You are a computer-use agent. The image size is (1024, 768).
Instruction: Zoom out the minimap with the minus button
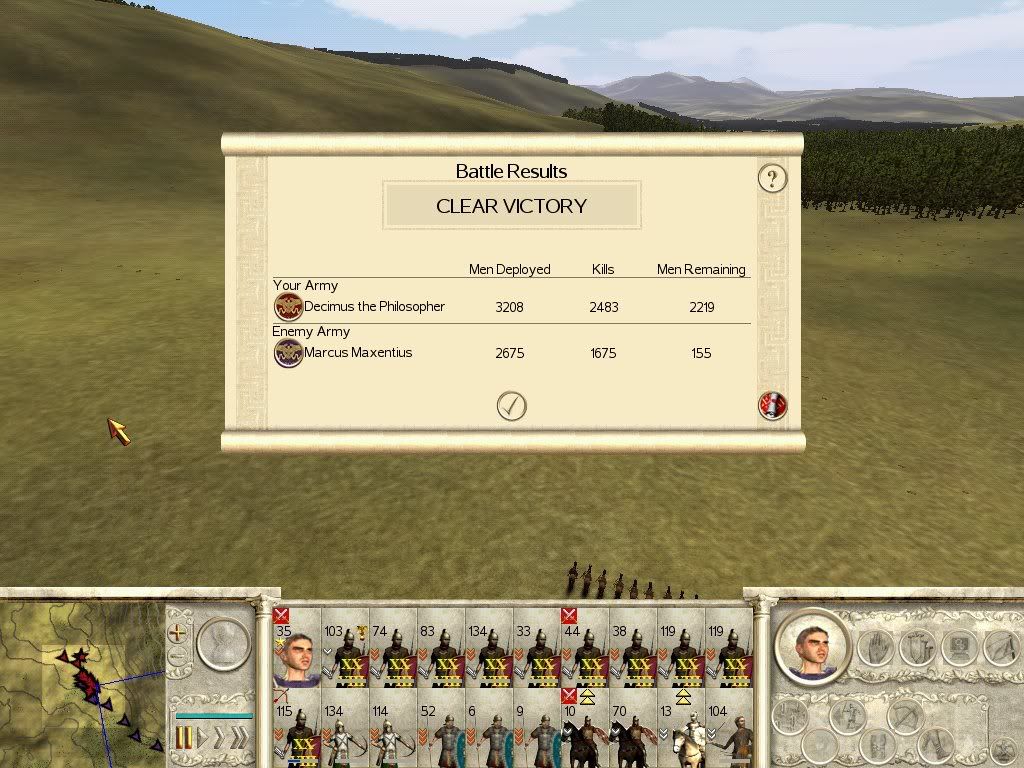[x=178, y=658]
